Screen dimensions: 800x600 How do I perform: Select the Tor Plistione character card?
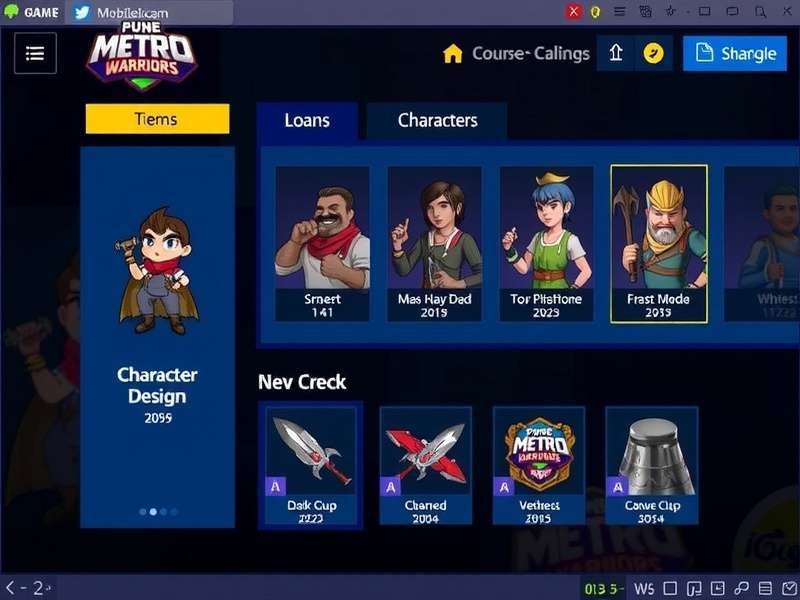pyautogui.click(x=546, y=244)
